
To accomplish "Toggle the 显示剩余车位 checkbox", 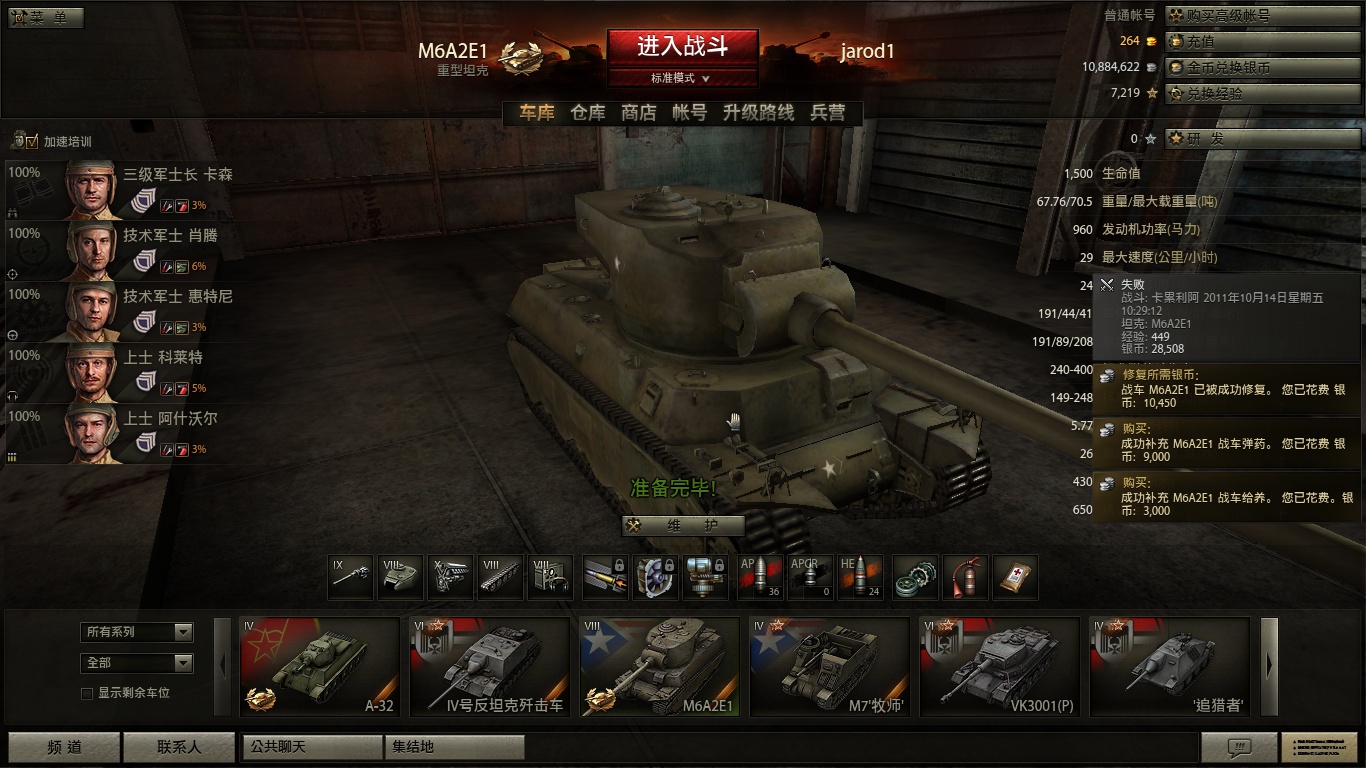I will pyautogui.click(x=87, y=693).
